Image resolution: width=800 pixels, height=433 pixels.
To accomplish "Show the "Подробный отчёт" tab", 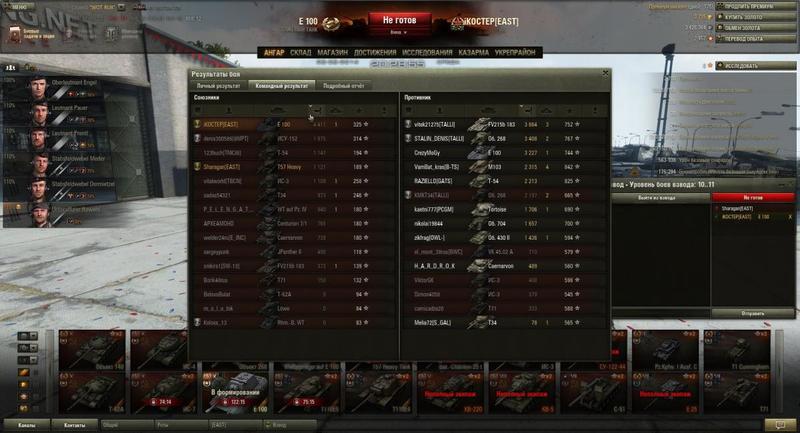I will (x=343, y=86).
